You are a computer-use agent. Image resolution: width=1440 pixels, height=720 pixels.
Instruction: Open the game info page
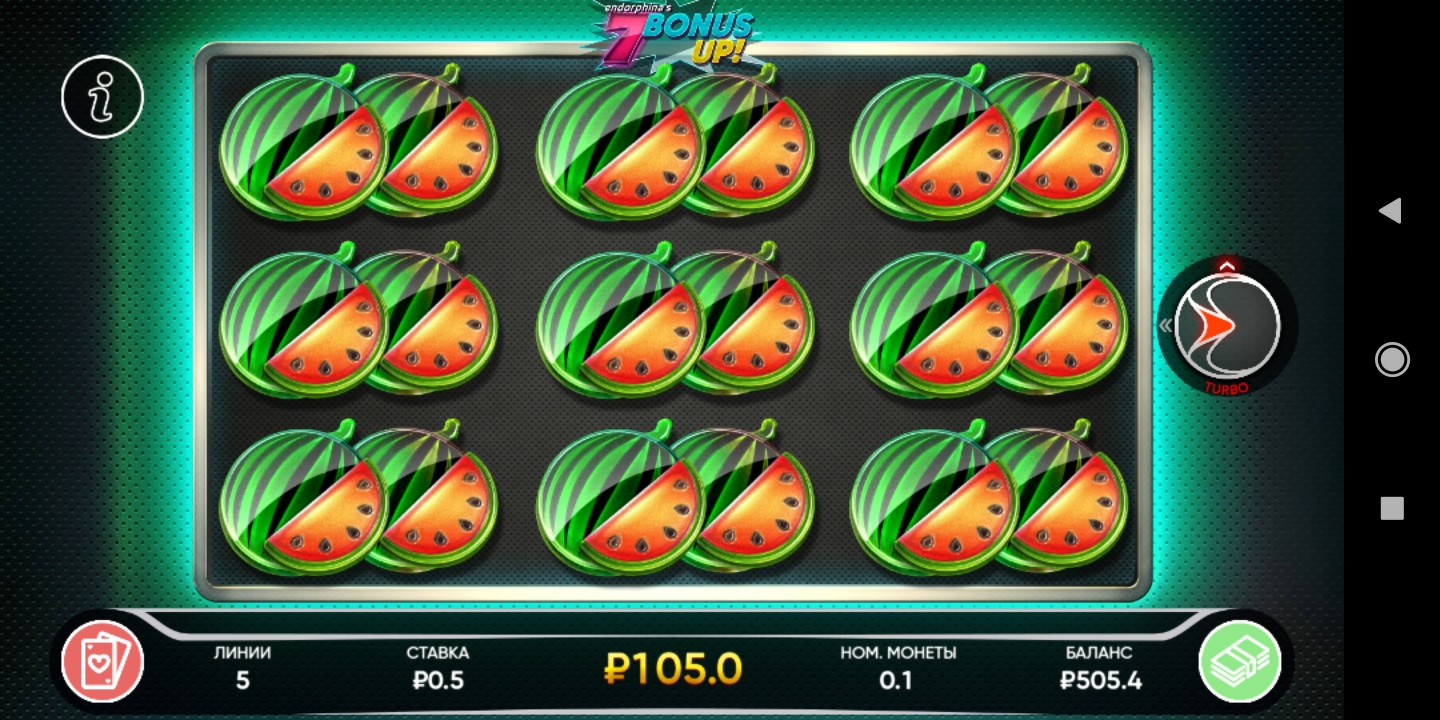(102, 96)
